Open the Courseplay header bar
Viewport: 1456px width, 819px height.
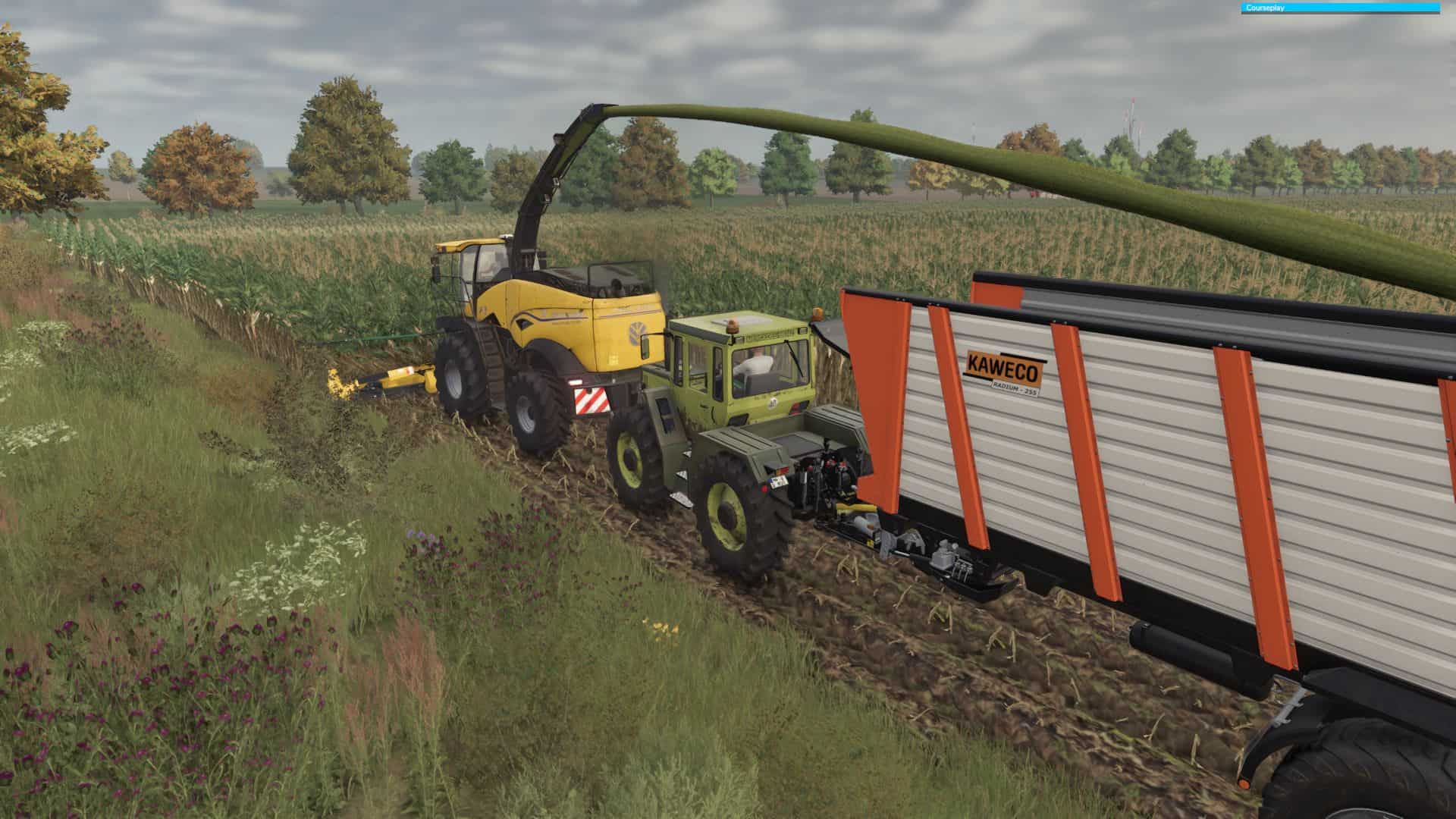1340,8
